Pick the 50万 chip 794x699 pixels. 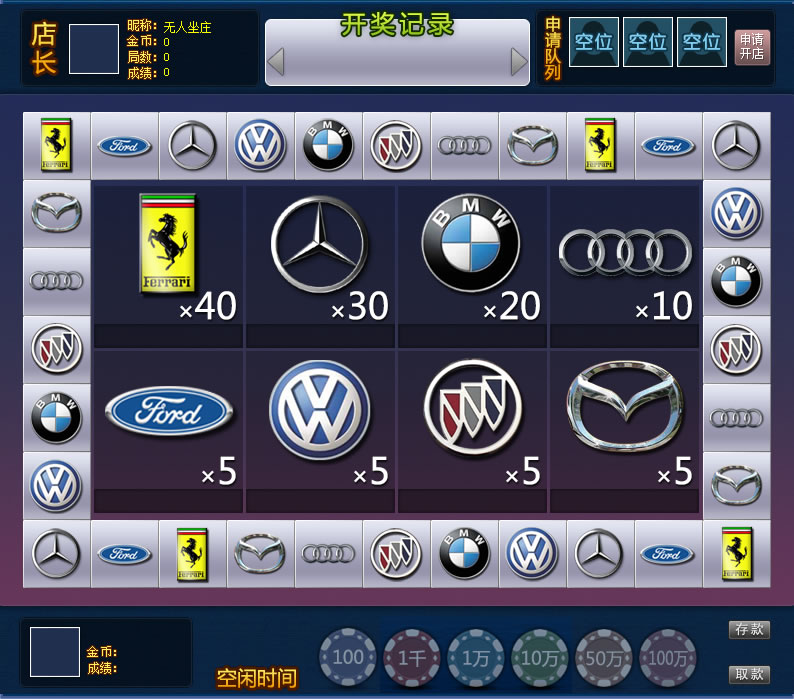[604, 657]
